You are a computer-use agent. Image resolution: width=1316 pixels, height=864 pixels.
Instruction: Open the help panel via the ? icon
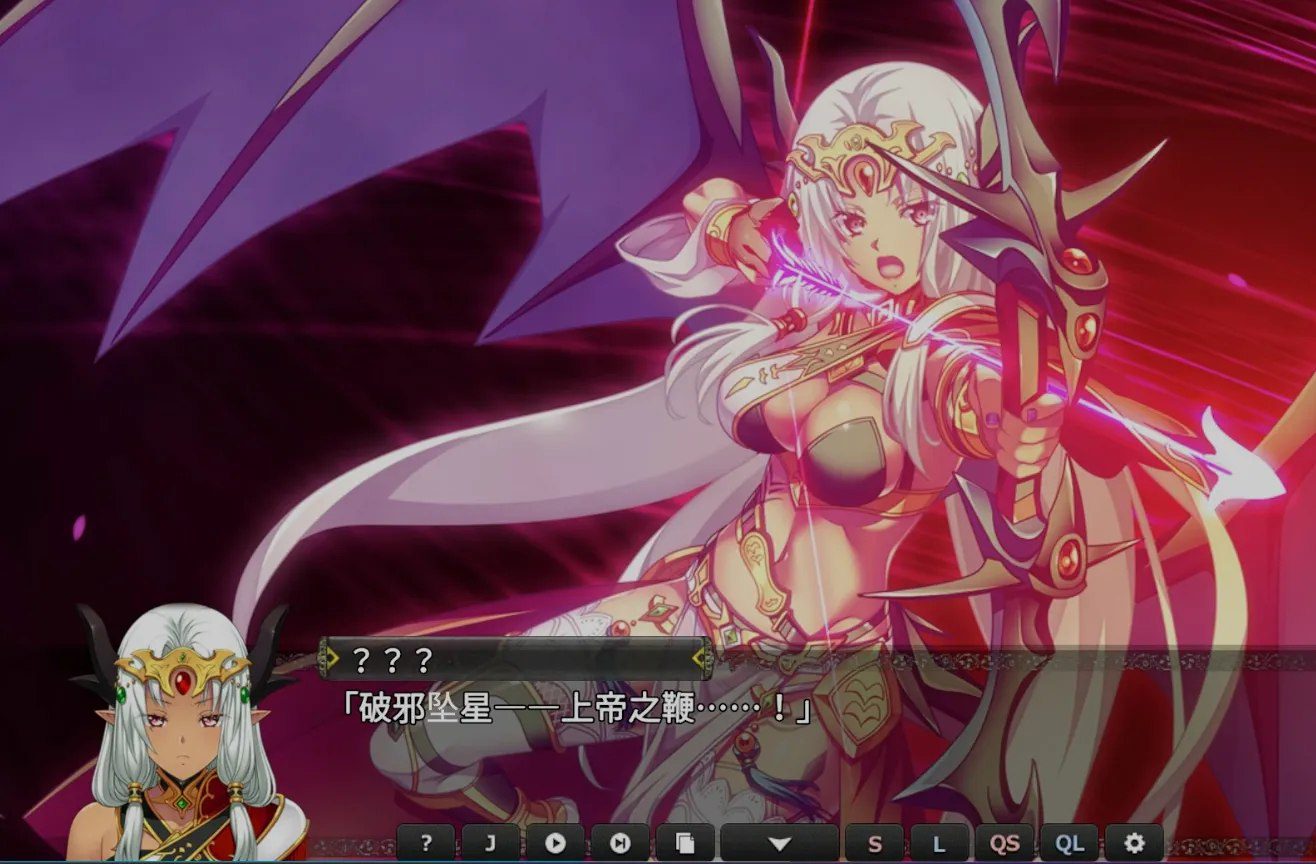pyautogui.click(x=427, y=845)
